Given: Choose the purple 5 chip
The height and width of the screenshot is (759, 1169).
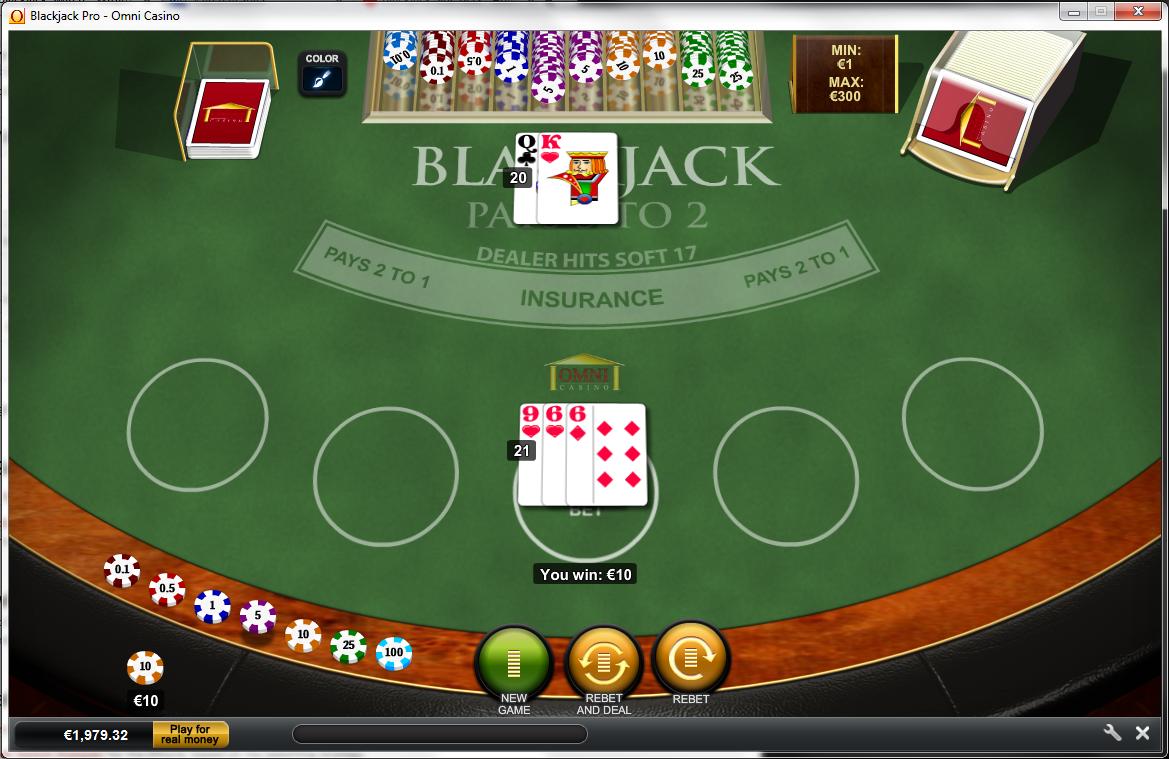Looking at the screenshot, I should coord(257,616).
